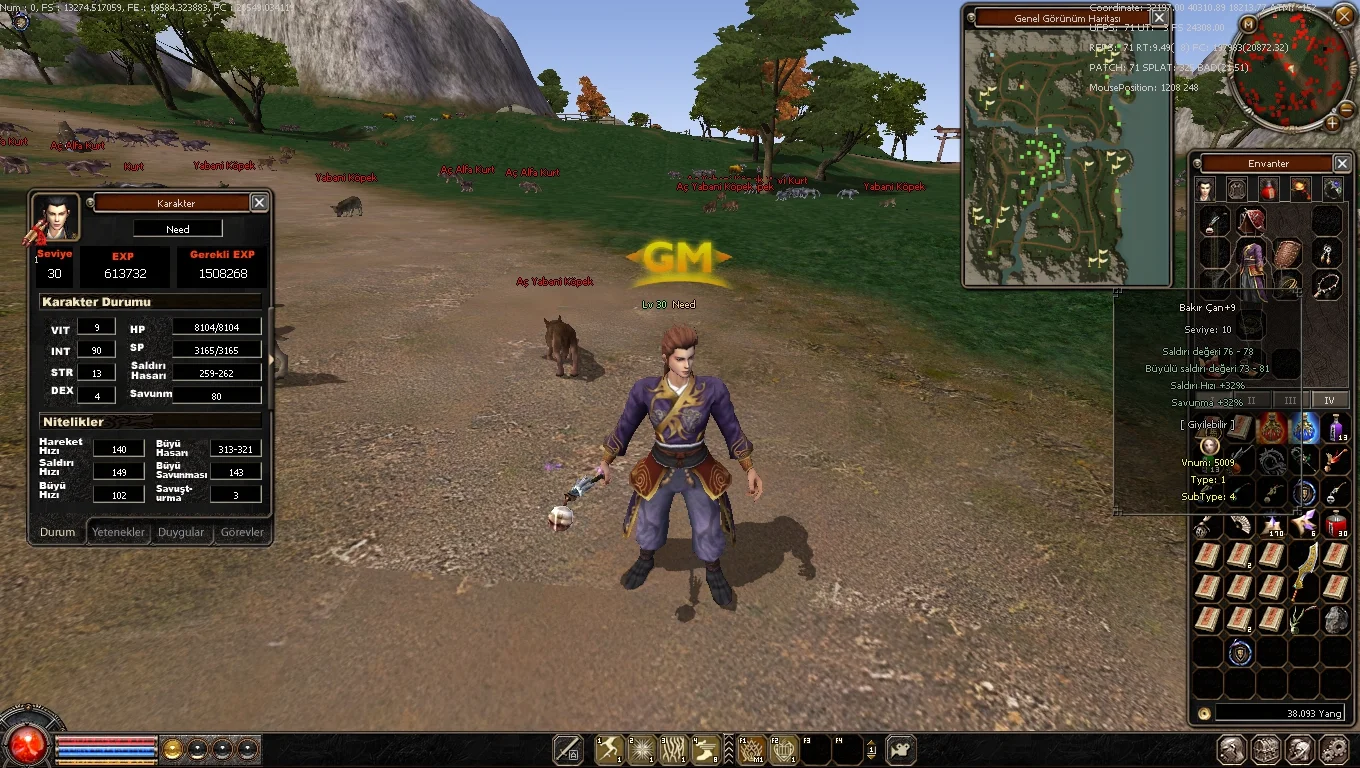Open the Duygular tab
The height and width of the screenshot is (768, 1360).
(181, 532)
